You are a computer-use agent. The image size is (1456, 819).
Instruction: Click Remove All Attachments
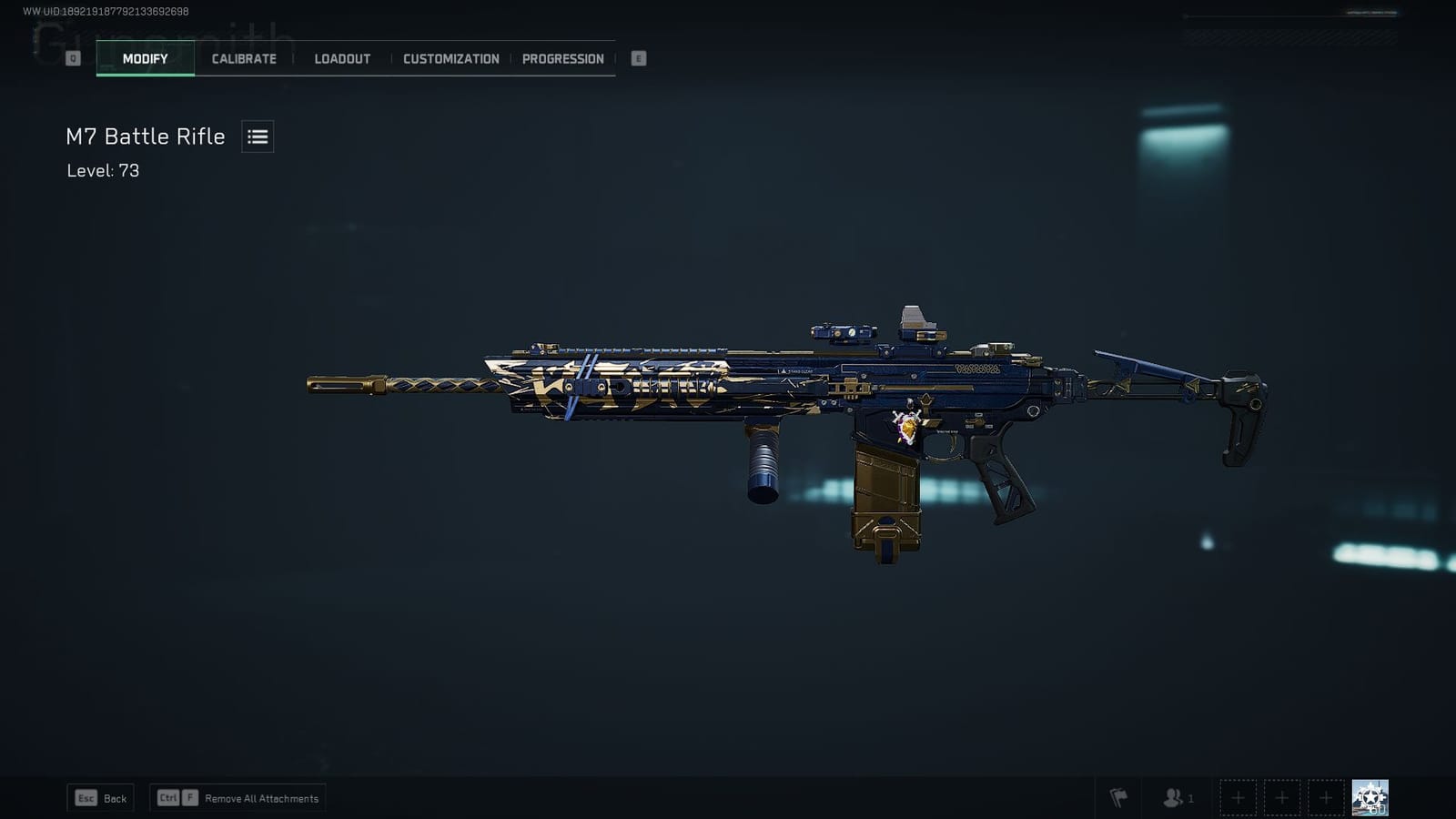point(262,797)
